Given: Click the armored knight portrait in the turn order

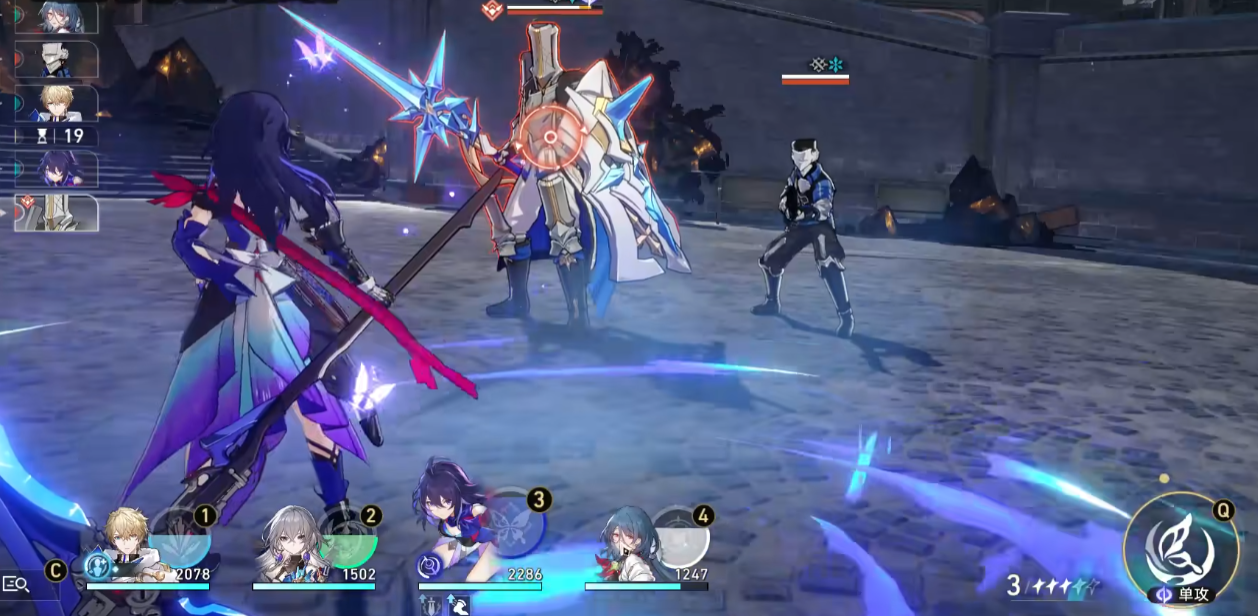Looking at the screenshot, I should [60, 213].
